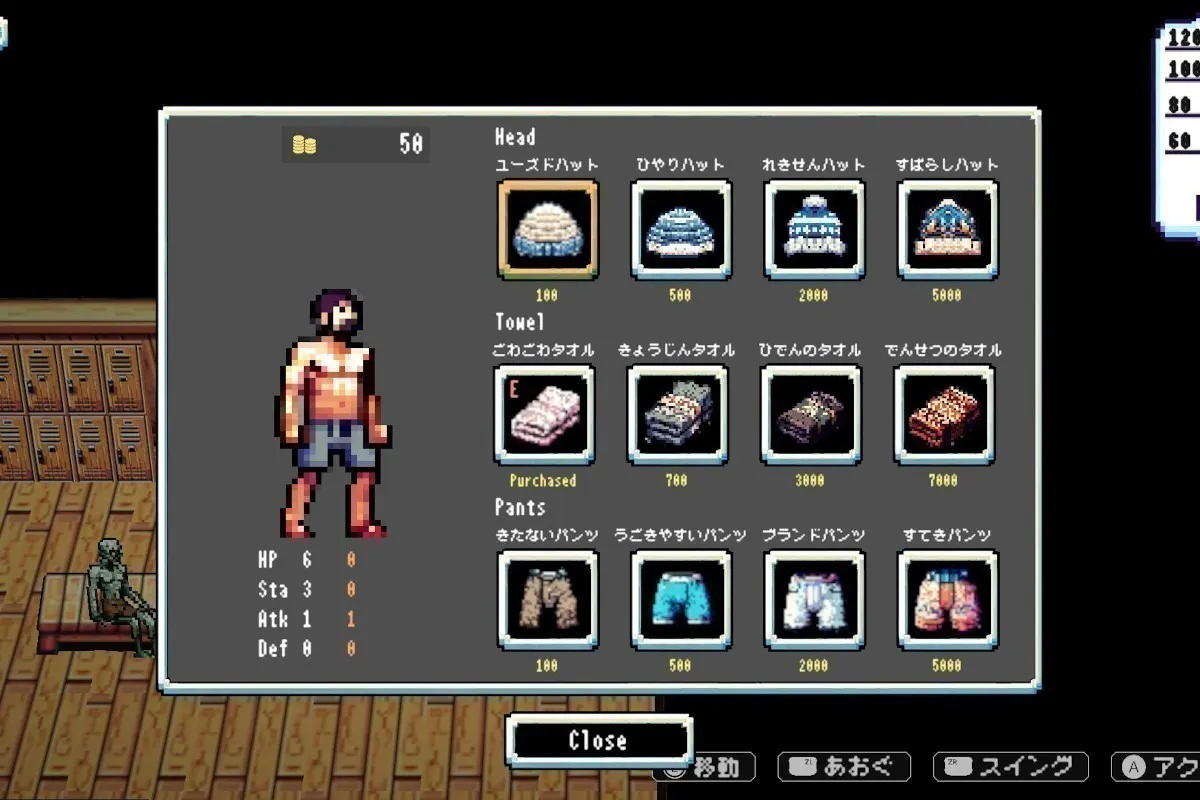This screenshot has height=800, width=1200.
Task: Buy the すてきパンツ pants for 5000
Action: click(x=947, y=600)
